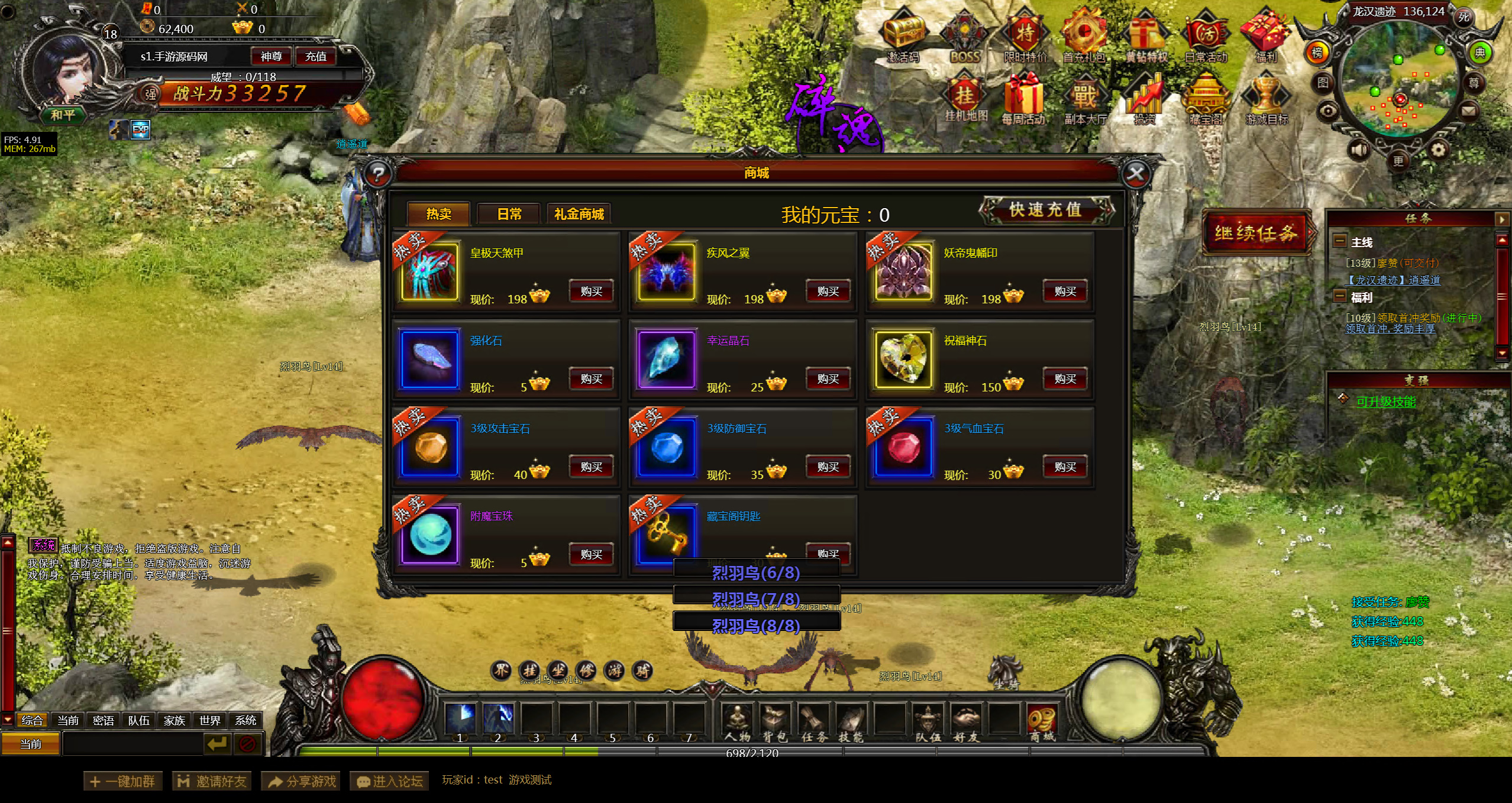
Task: Click the 快速充值 recharge button
Action: click(1045, 210)
